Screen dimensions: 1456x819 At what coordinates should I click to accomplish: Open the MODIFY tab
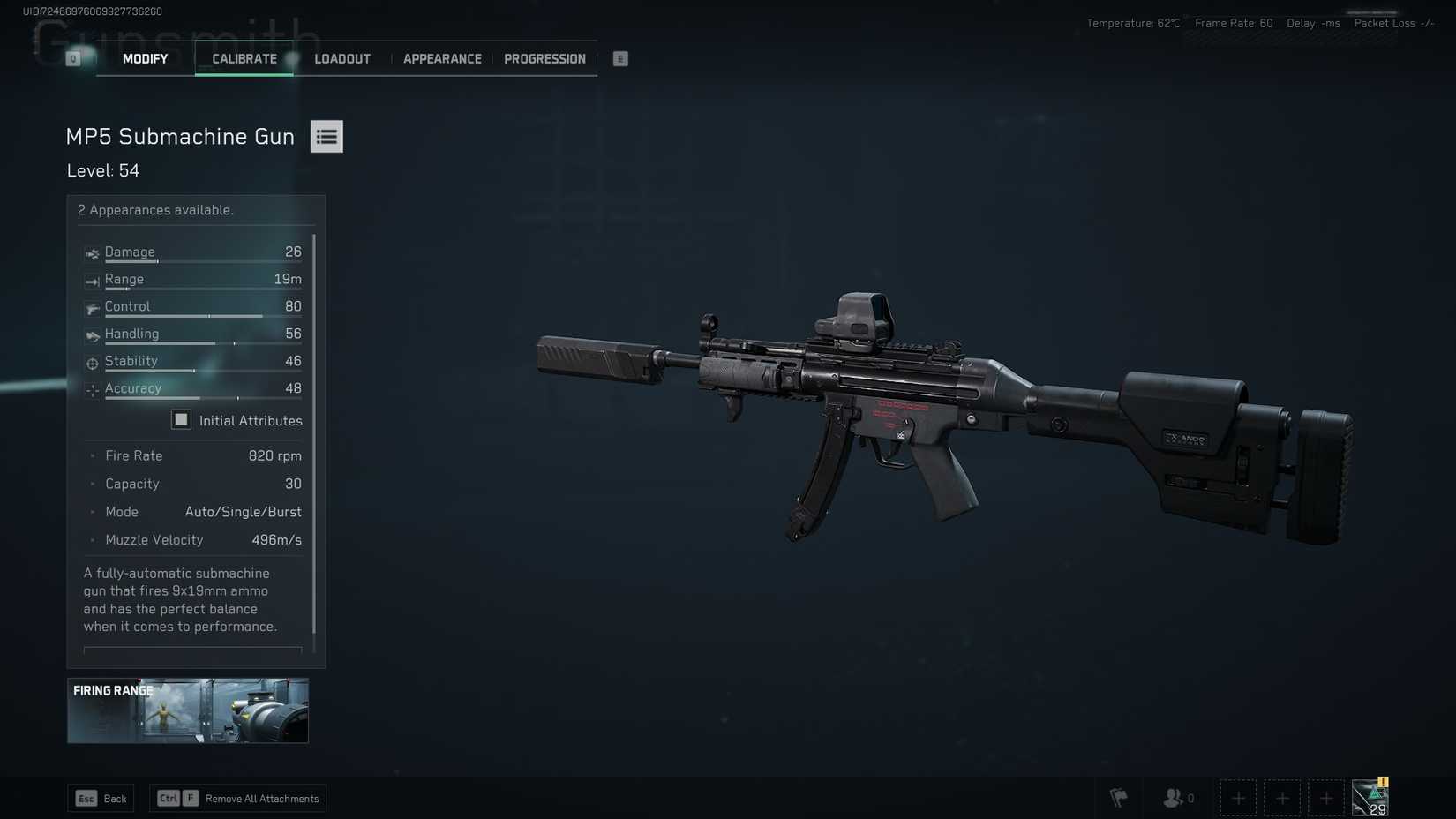tap(144, 58)
